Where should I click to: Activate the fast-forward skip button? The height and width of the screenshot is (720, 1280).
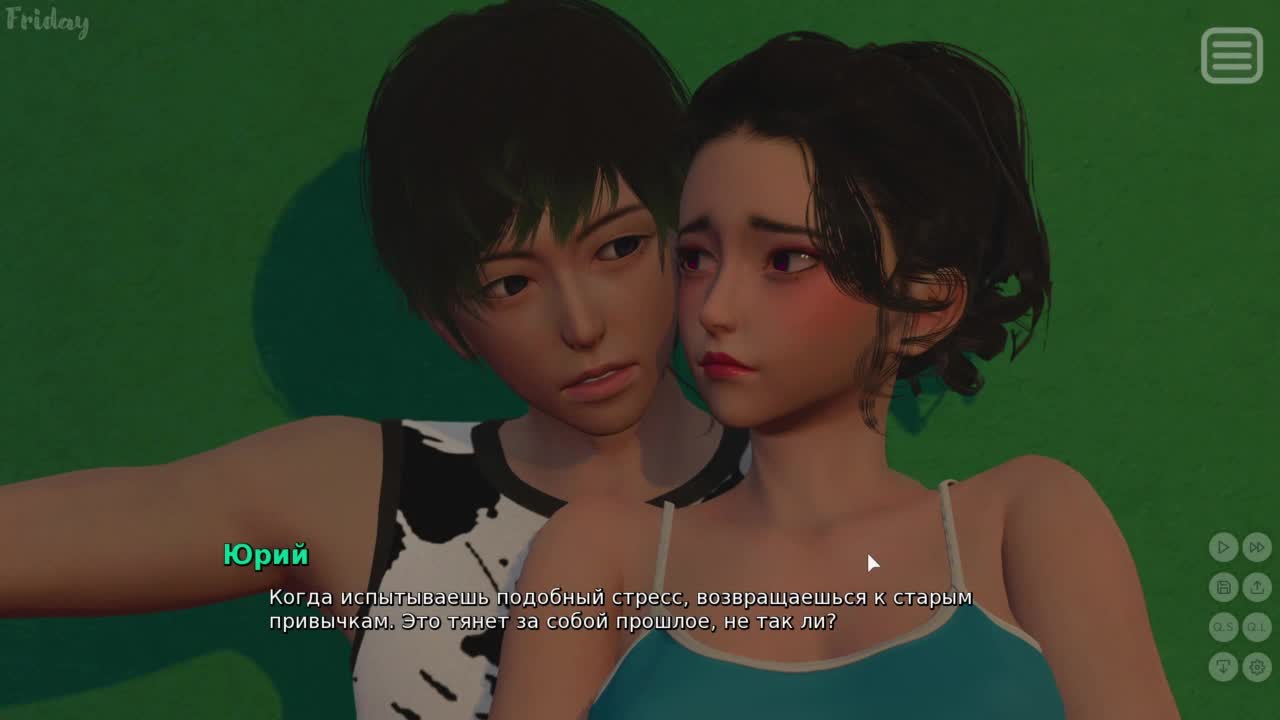coord(1257,547)
